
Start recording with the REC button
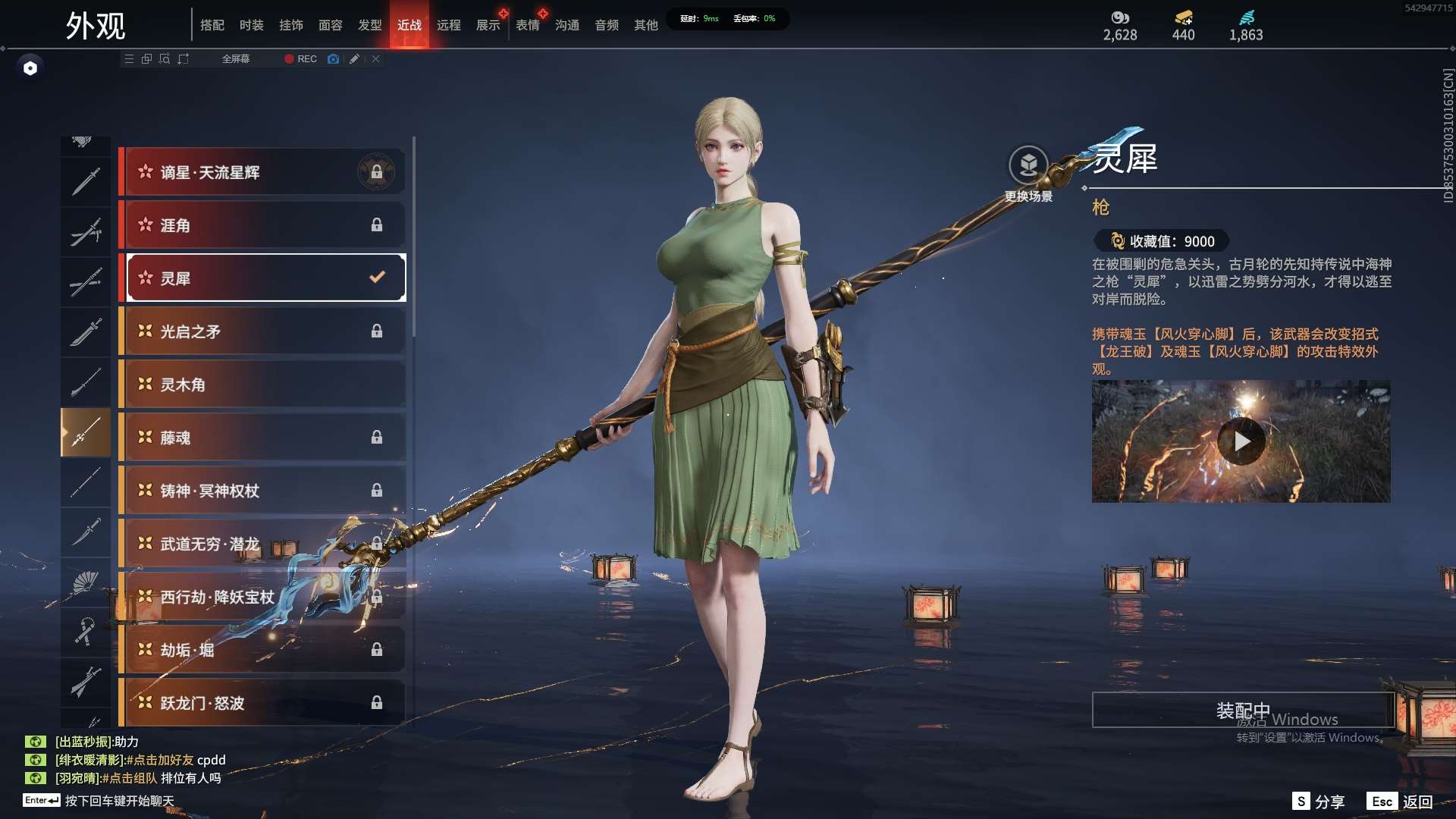[x=301, y=58]
